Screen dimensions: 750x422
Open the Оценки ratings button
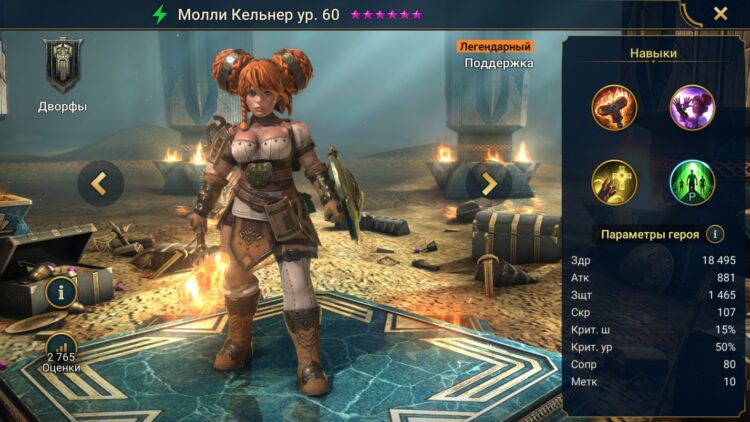coord(61,351)
